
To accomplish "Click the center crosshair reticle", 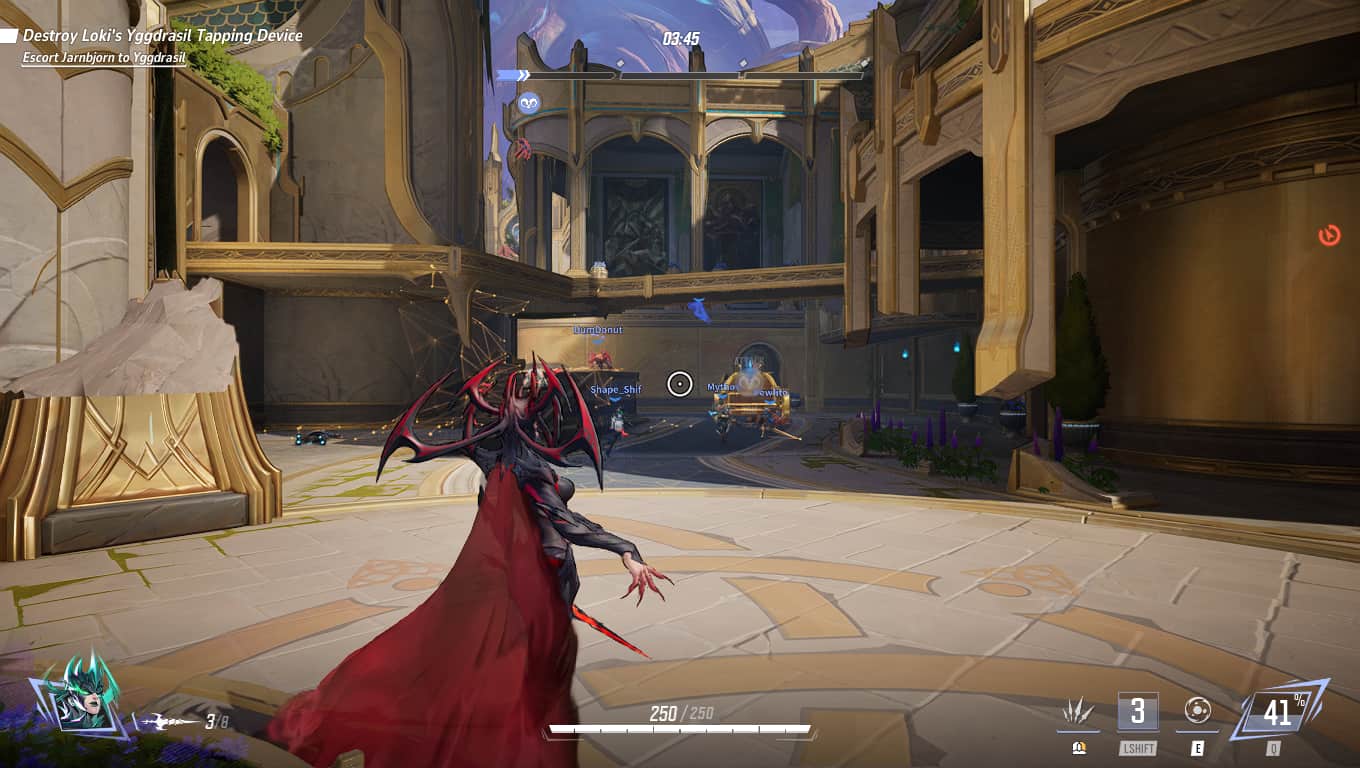I will point(680,384).
